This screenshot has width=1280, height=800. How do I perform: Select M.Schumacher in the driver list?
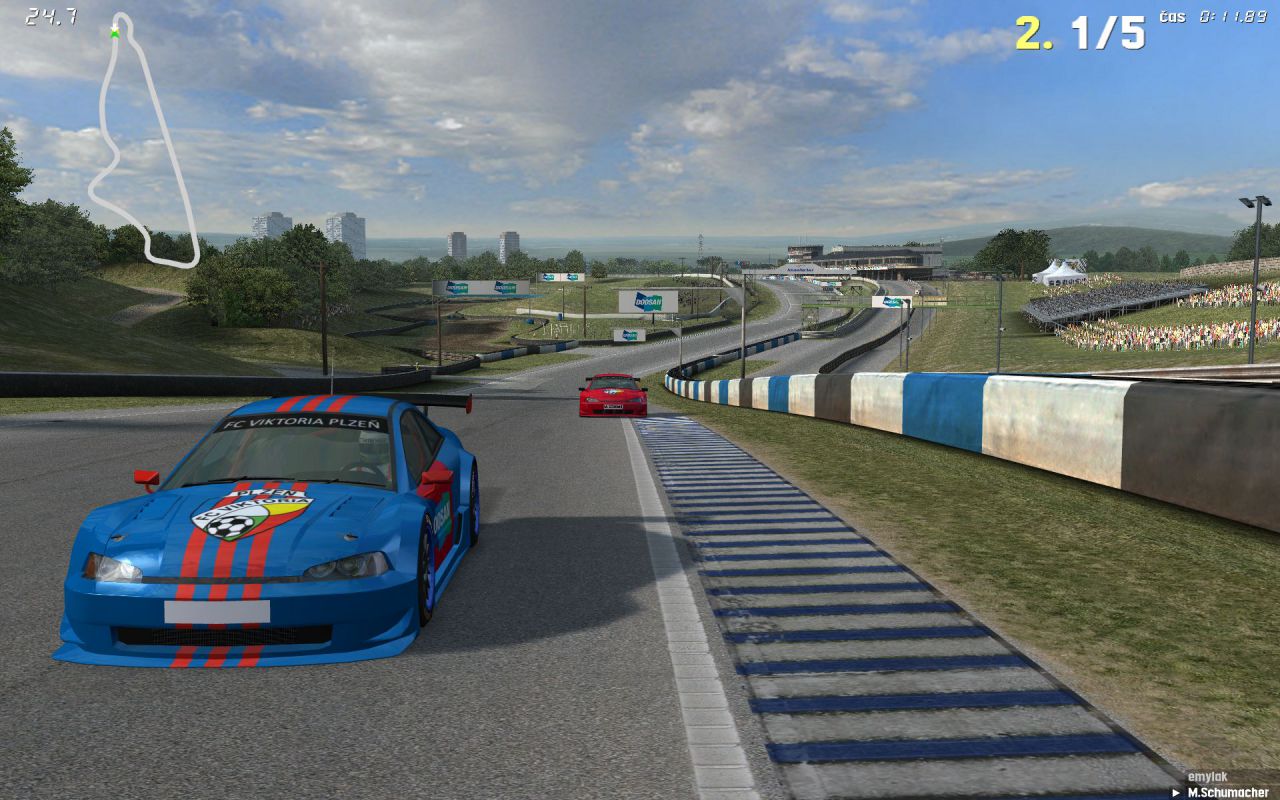tap(1227, 792)
